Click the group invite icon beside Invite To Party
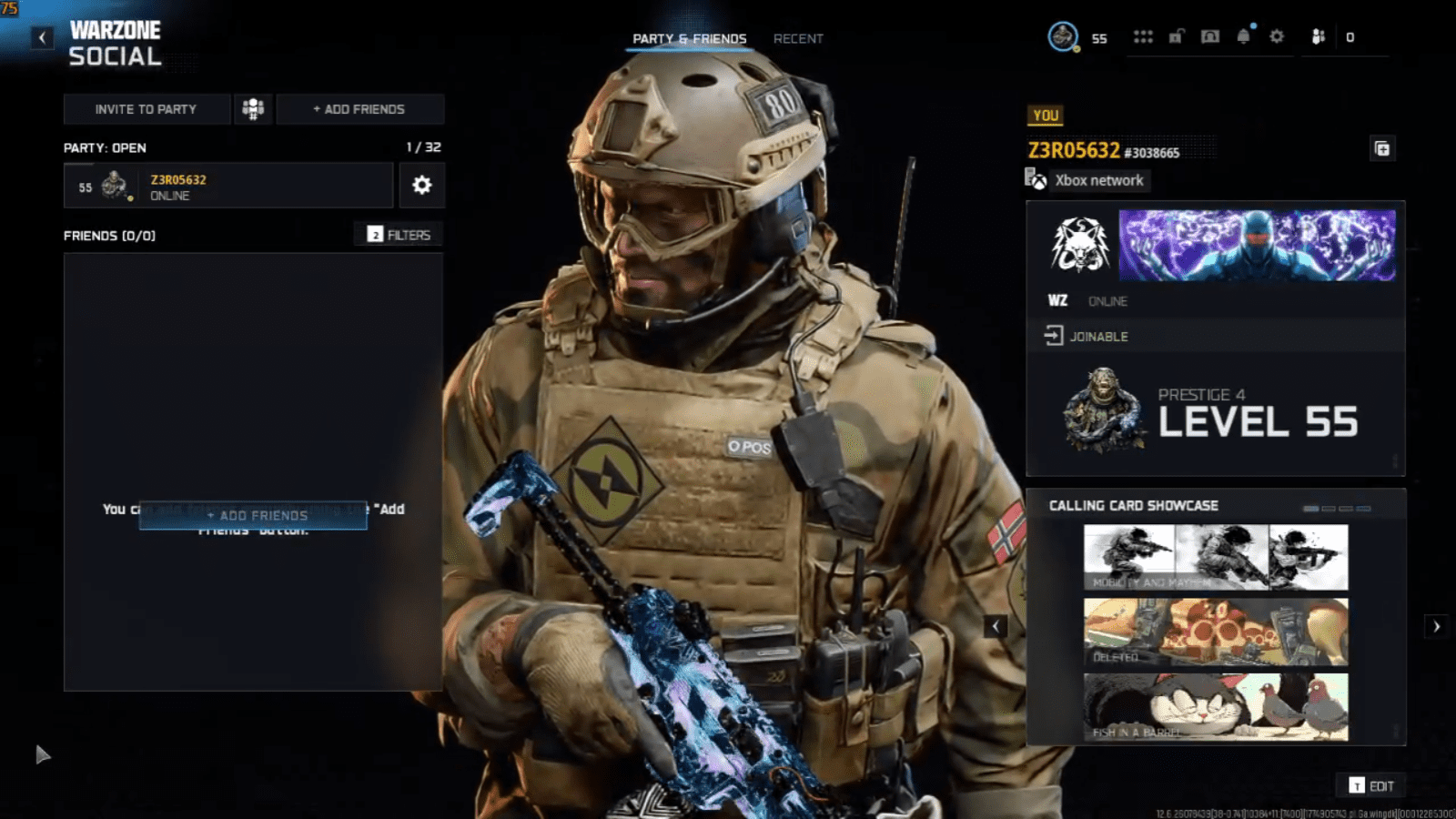This screenshot has width=1456, height=819. (x=252, y=109)
